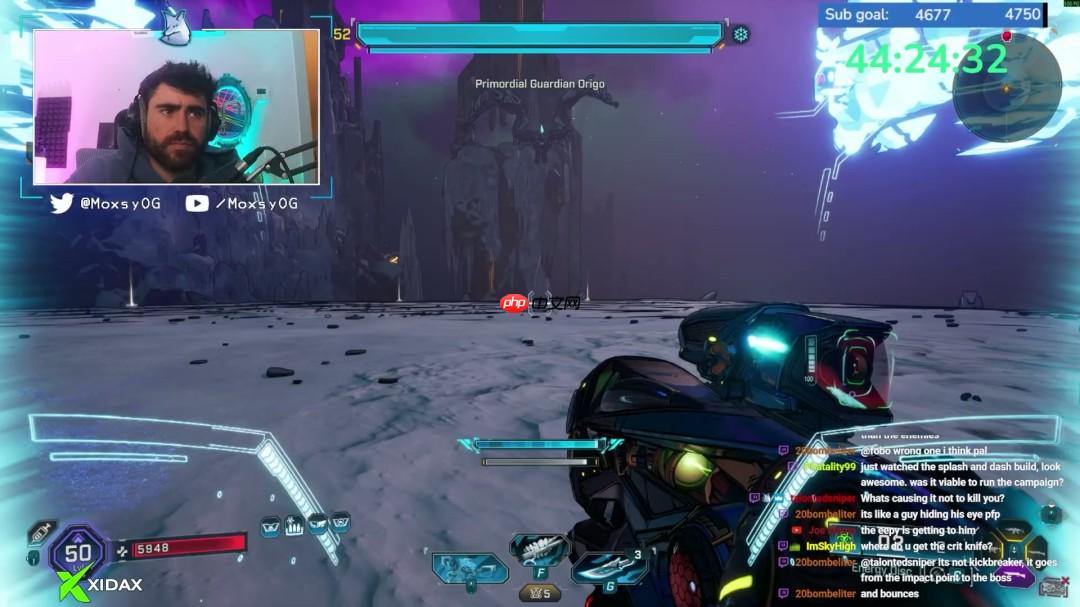
Task: Activate the F action skill icon
Action: point(540,549)
